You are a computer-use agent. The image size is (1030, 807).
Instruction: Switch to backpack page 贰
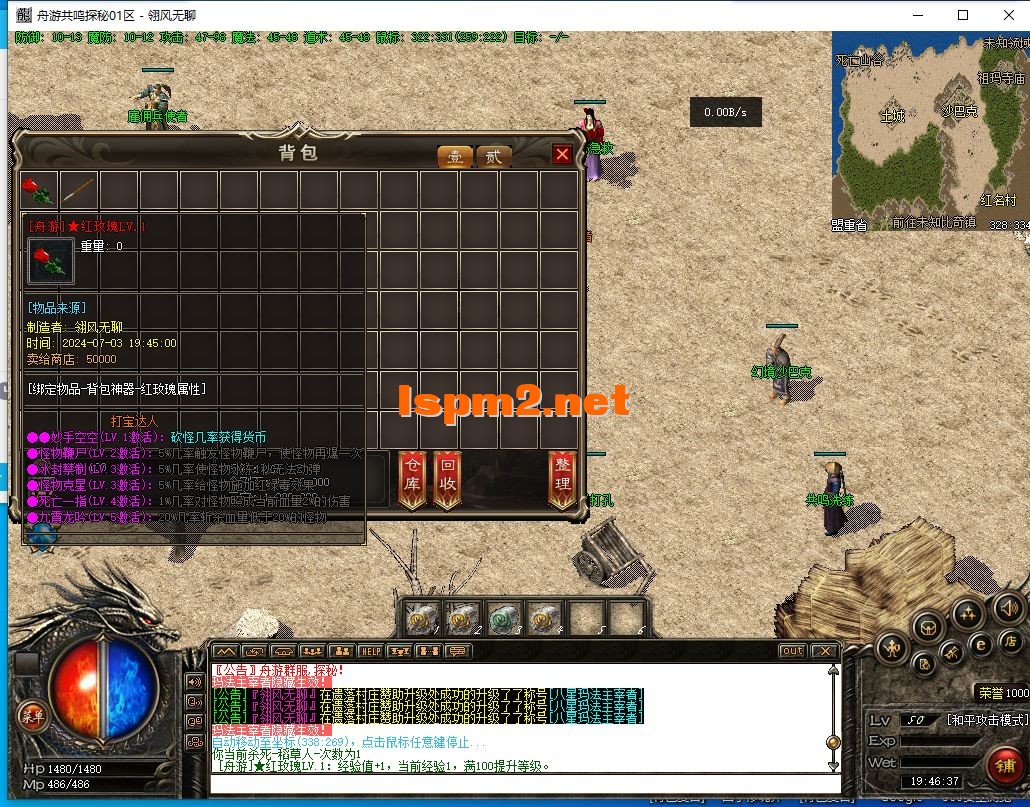(493, 157)
